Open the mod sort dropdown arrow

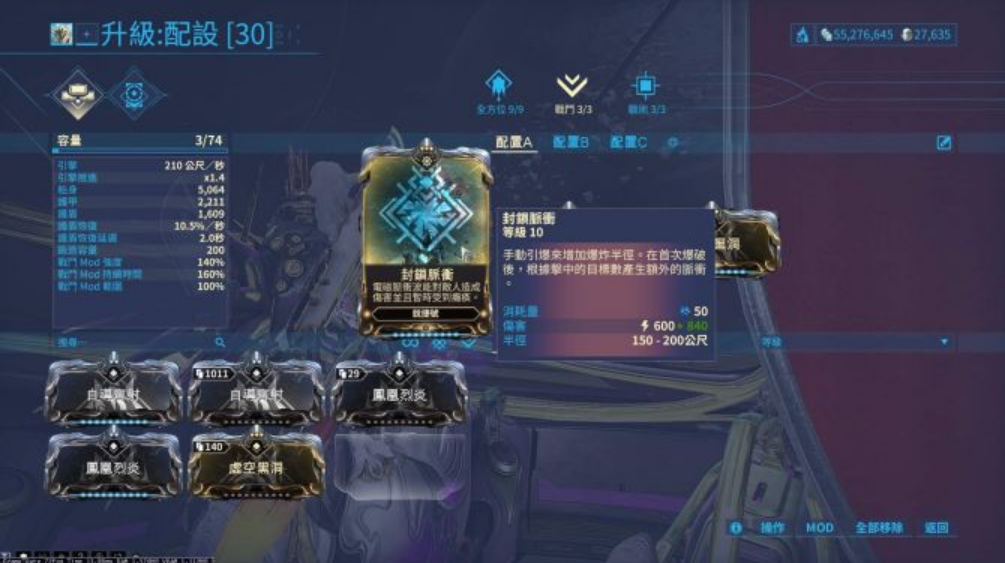pyautogui.click(x=944, y=342)
